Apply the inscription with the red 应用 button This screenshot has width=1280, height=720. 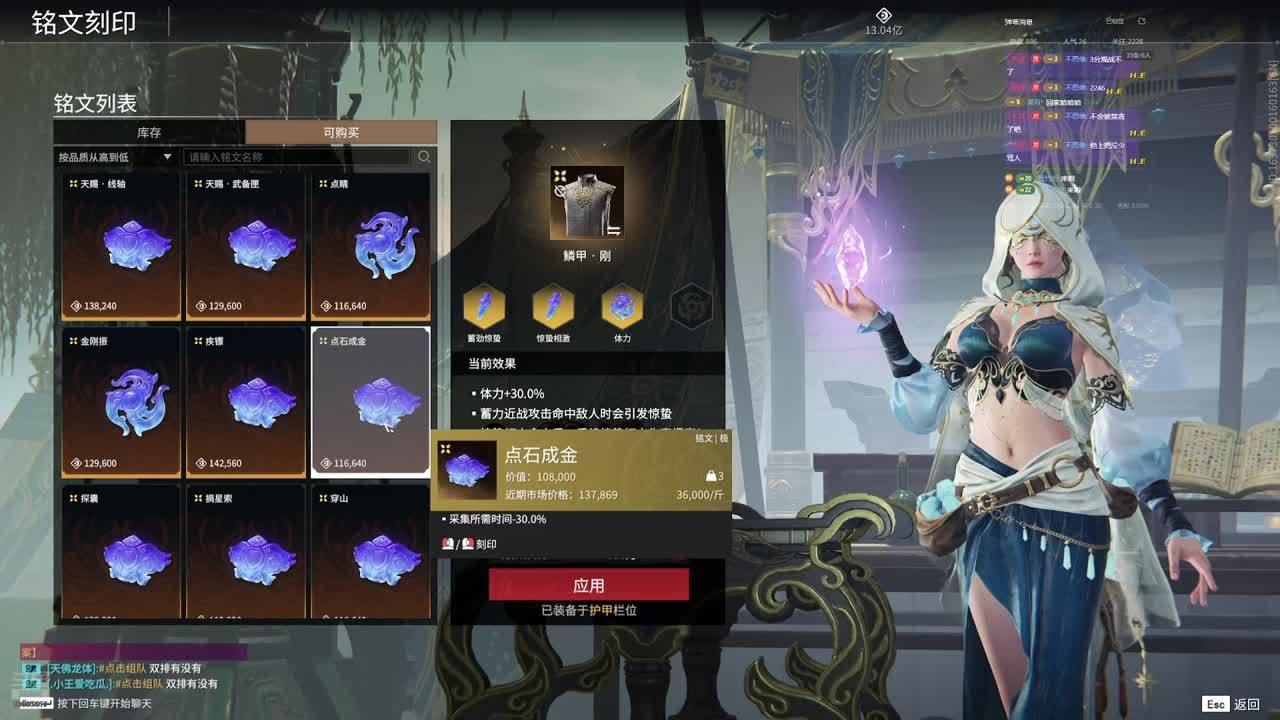tap(588, 585)
